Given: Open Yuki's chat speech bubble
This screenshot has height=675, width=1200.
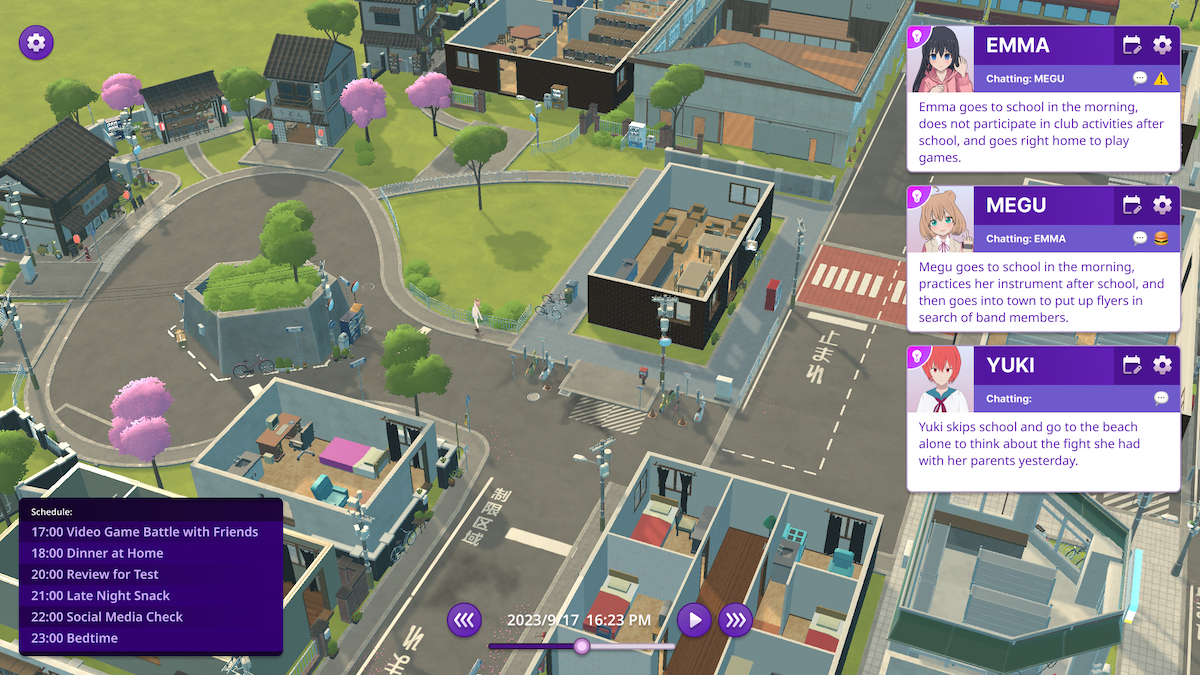Looking at the screenshot, I should click(x=1161, y=398).
